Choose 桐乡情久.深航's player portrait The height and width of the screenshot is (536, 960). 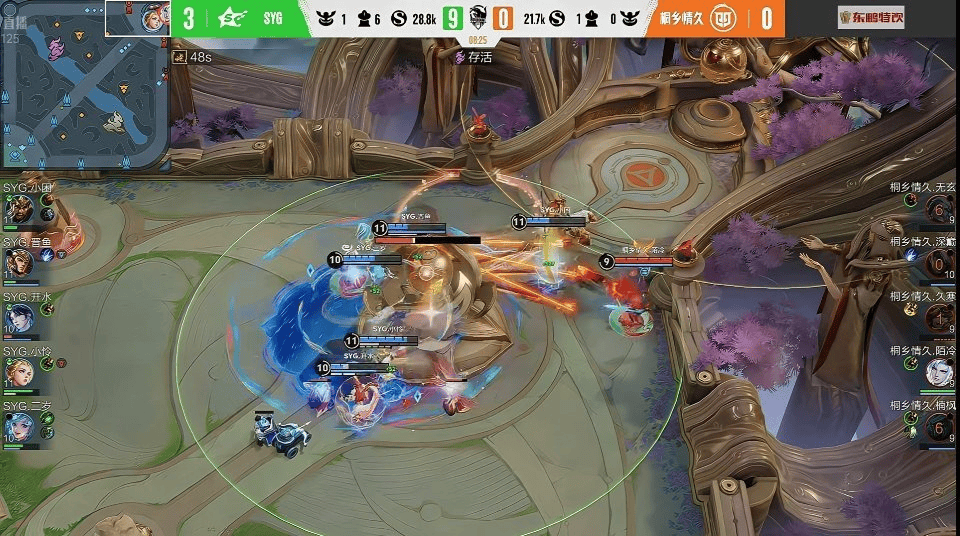(x=939, y=264)
